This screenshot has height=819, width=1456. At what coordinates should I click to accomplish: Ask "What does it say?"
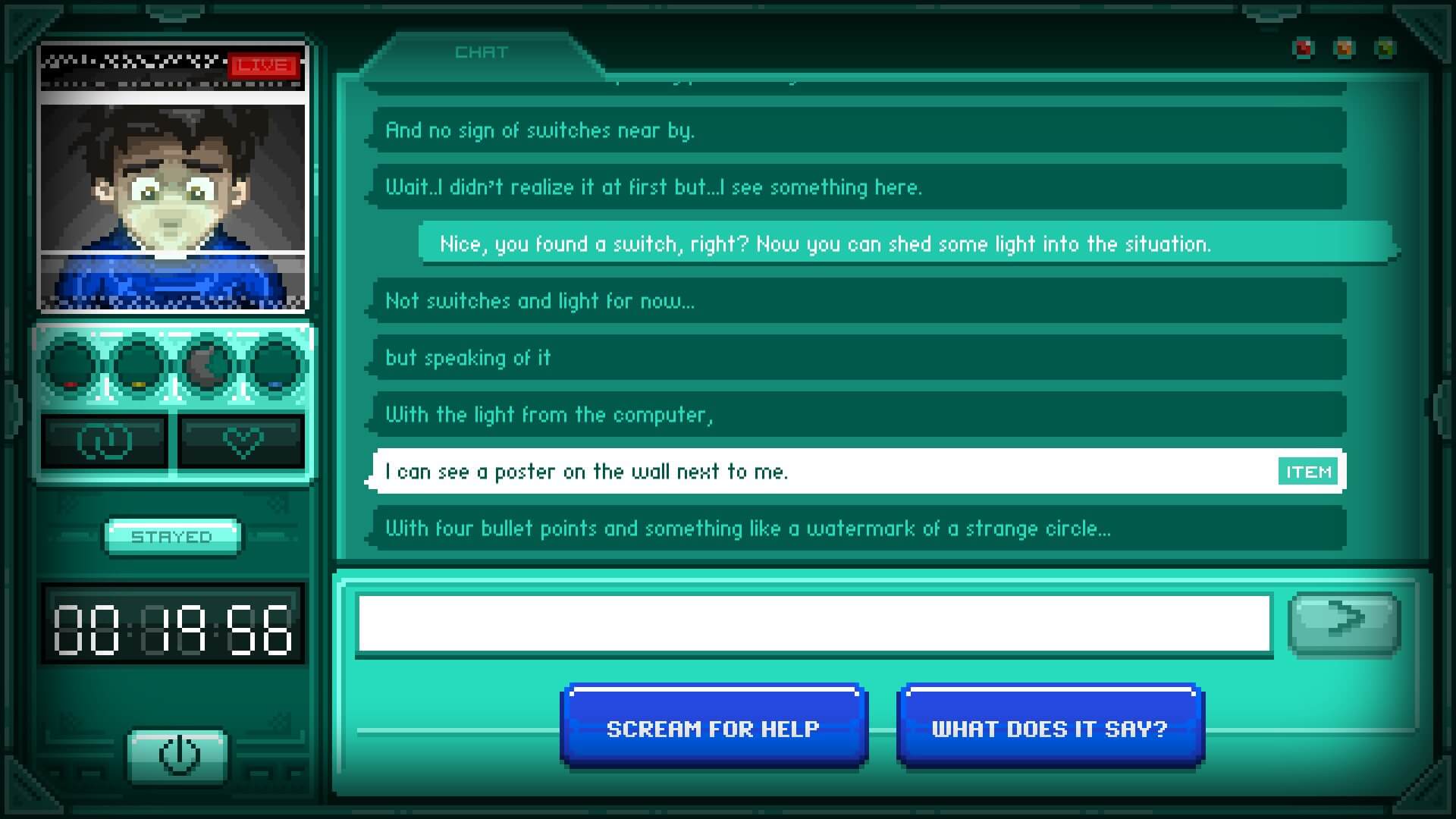click(x=1050, y=728)
